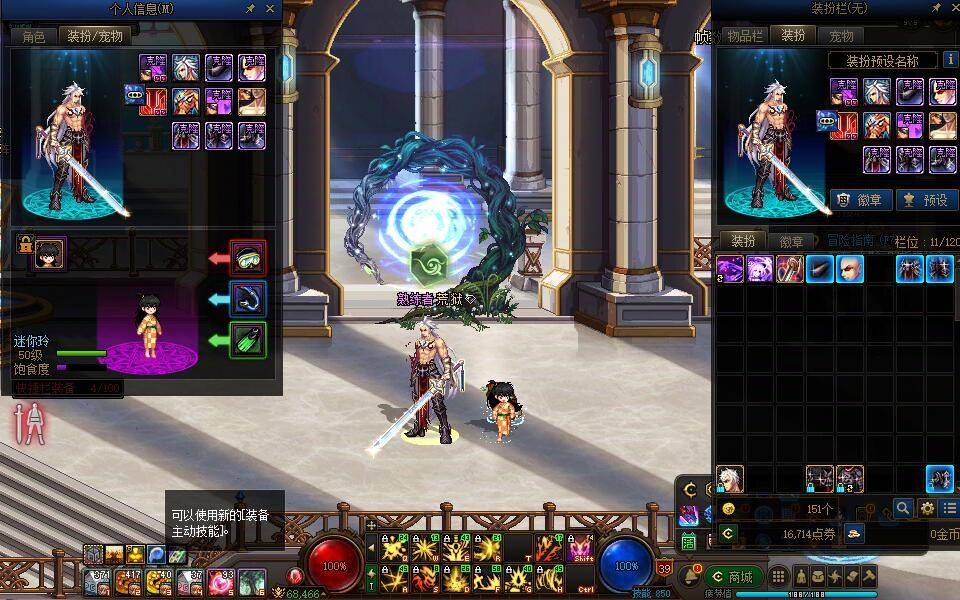Switch to the 宠物 tab in inventory
960x600 pixels.
point(841,35)
